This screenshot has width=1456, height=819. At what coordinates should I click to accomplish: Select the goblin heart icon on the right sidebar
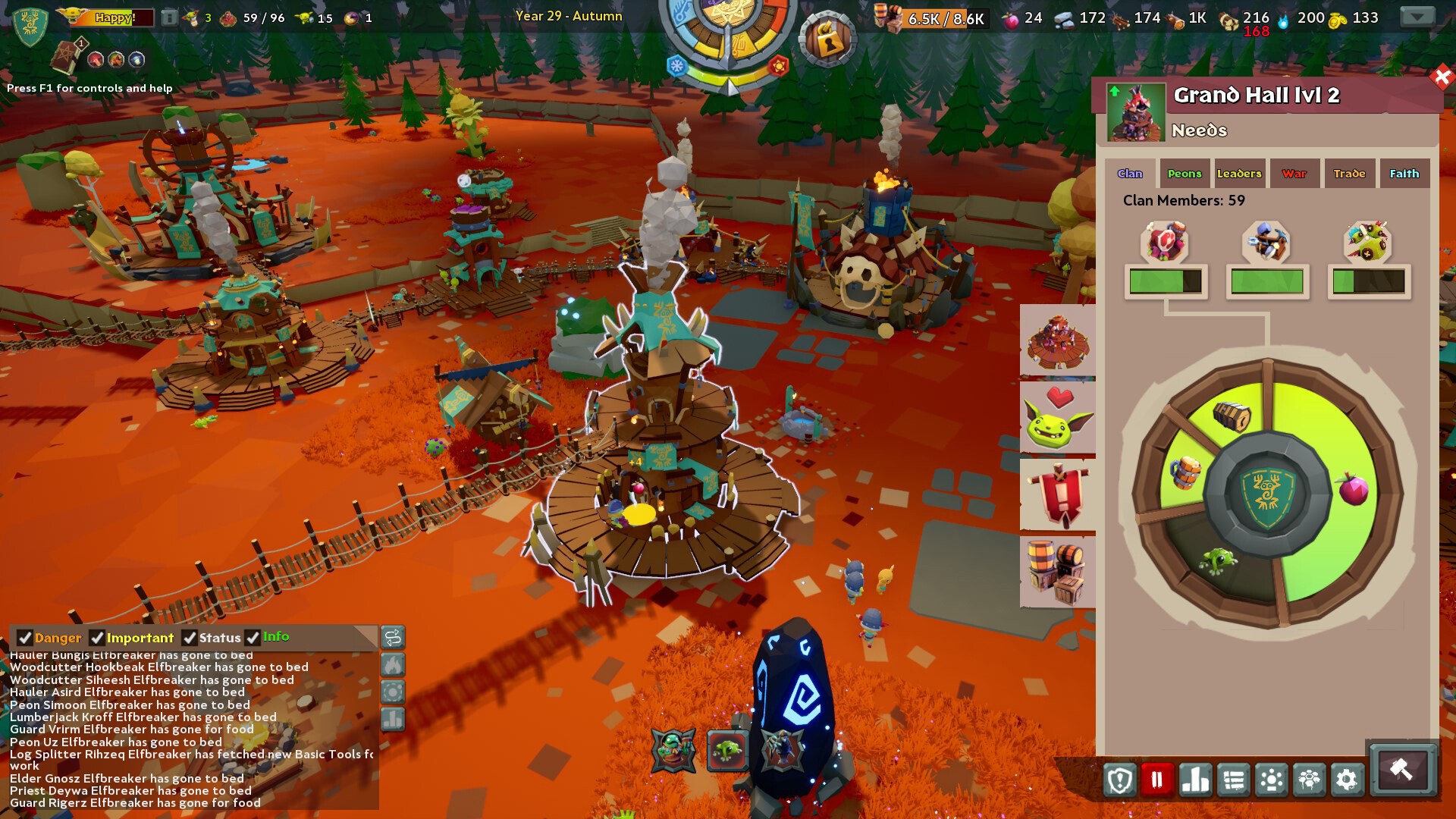(1057, 417)
